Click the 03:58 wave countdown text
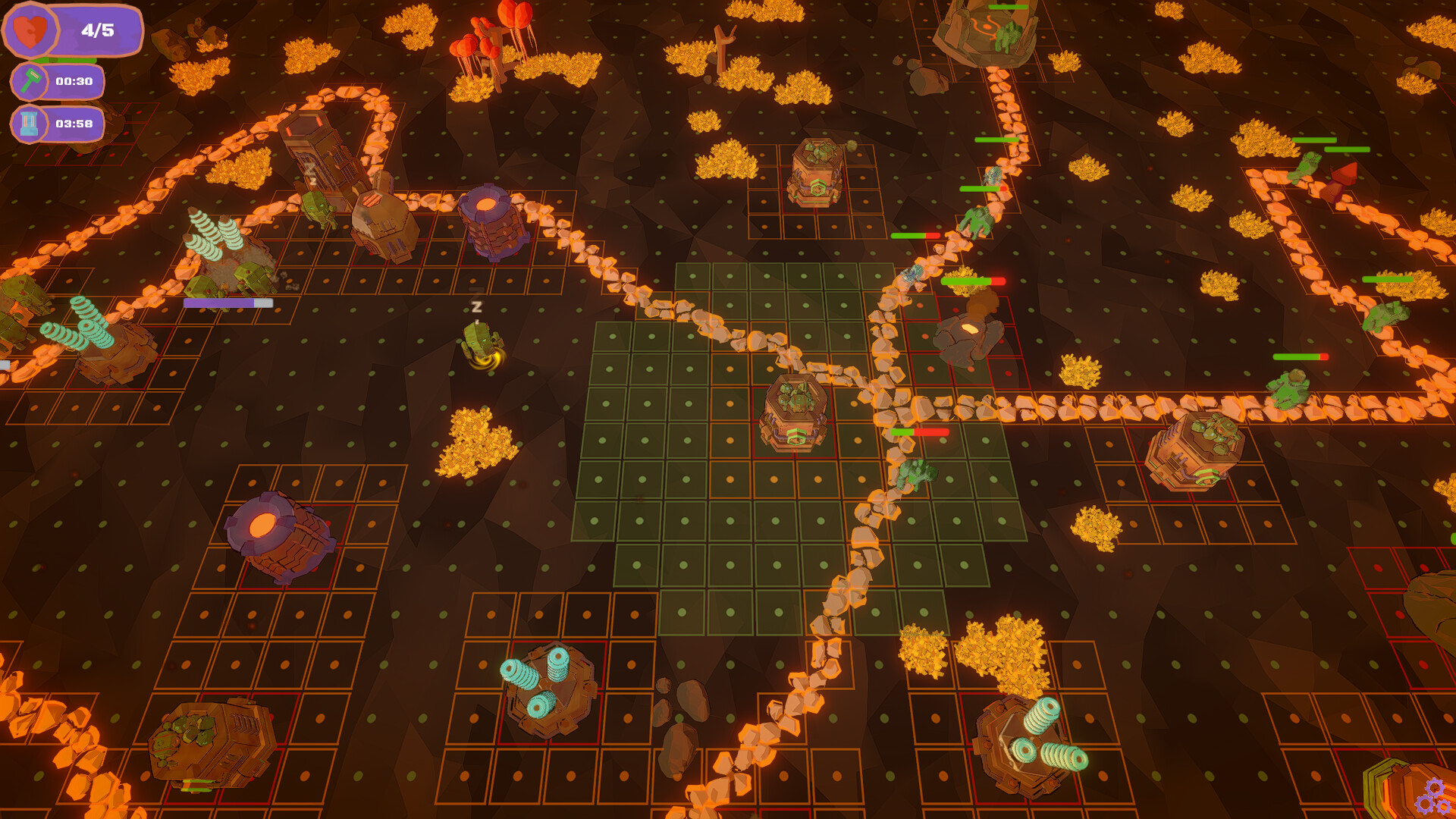The height and width of the screenshot is (819, 1456). click(x=74, y=121)
